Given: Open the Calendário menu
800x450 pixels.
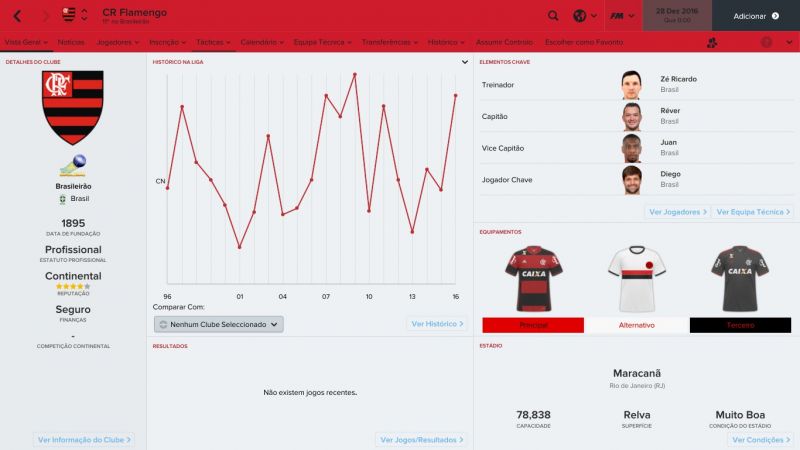Looking at the screenshot, I should 261,42.
